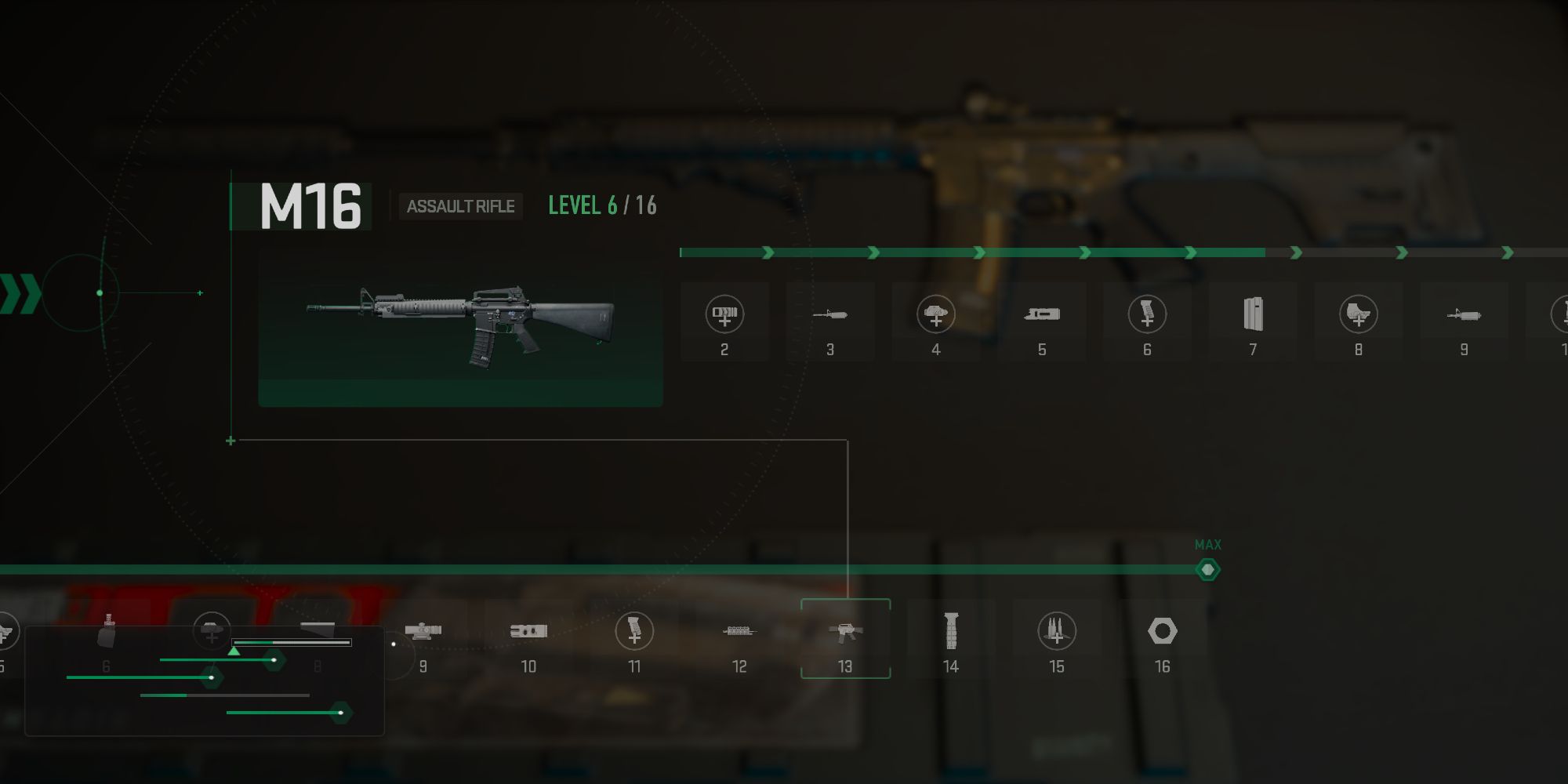1568x784 pixels.
Task: Select the highlighted level 13 receiver unlock
Action: click(x=845, y=631)
